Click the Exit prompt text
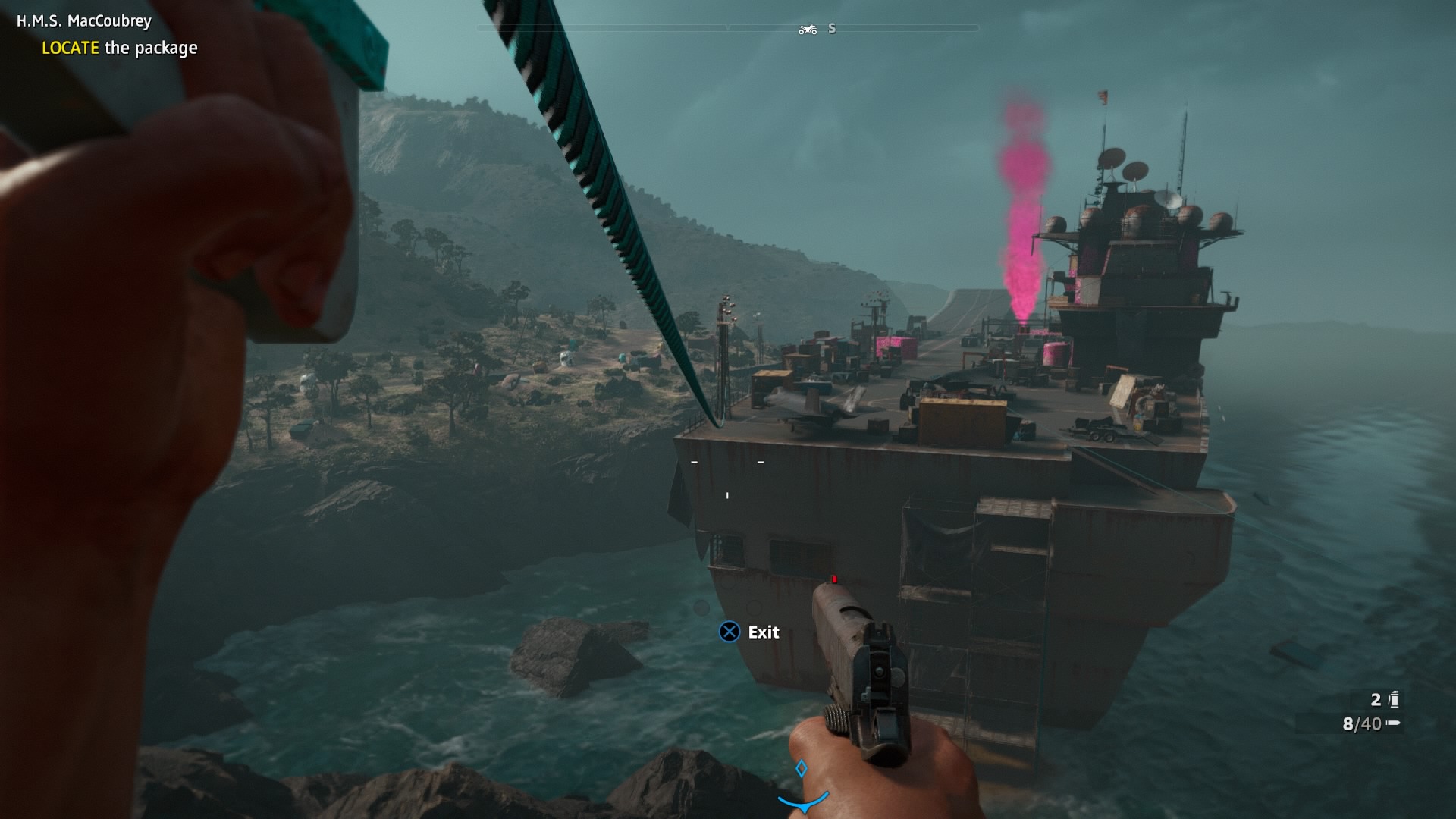The height and width of the screenshot is (819, 1456). click(763, 632)
